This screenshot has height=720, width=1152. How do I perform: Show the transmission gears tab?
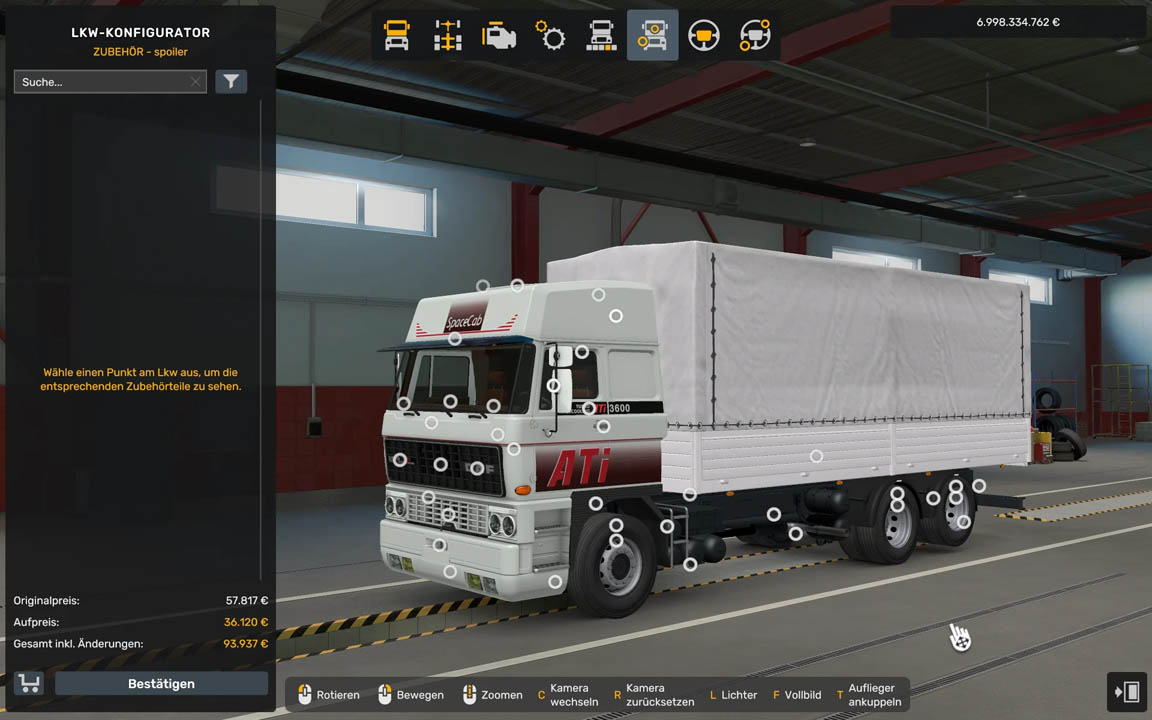click(550, 36)
